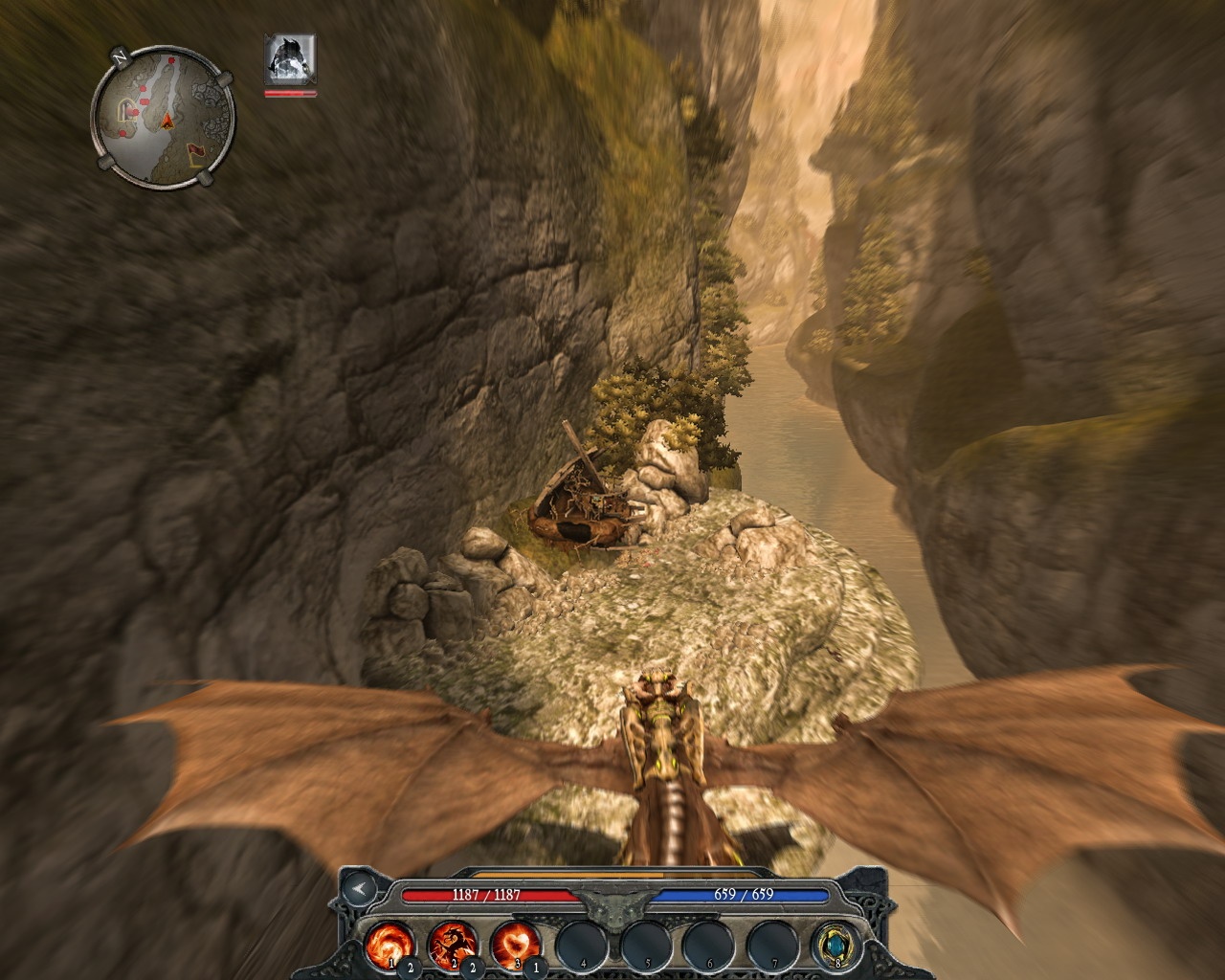Screen dimensions: 1225x980
Task: Click the N compass marker on the minimap
Action: (120, 58)
